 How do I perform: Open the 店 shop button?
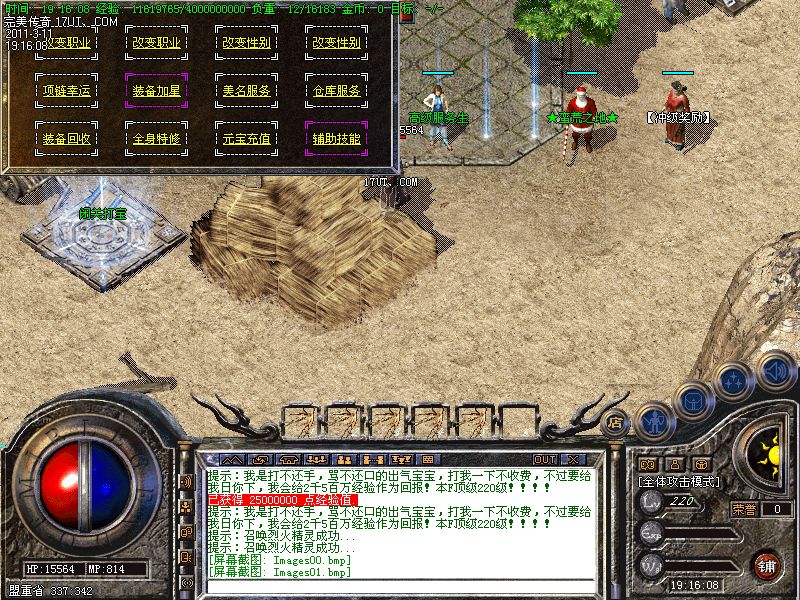(x=616, y=422)
